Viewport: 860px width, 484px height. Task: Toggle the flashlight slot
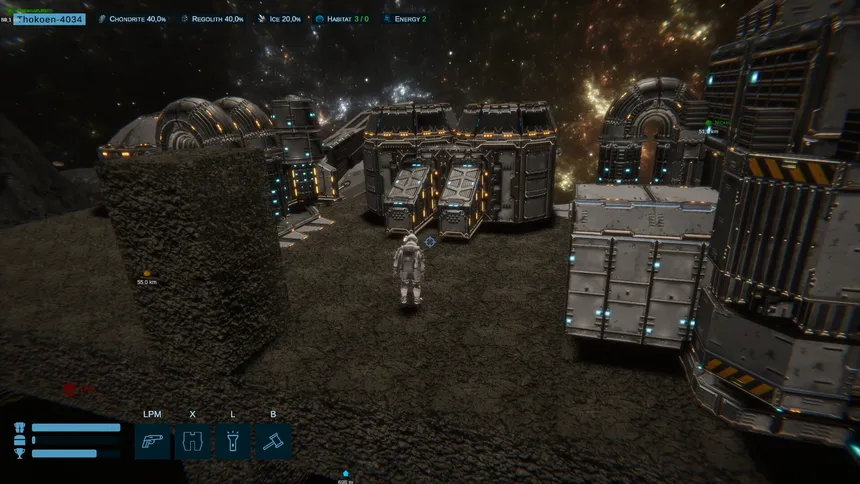pos(233,441)
